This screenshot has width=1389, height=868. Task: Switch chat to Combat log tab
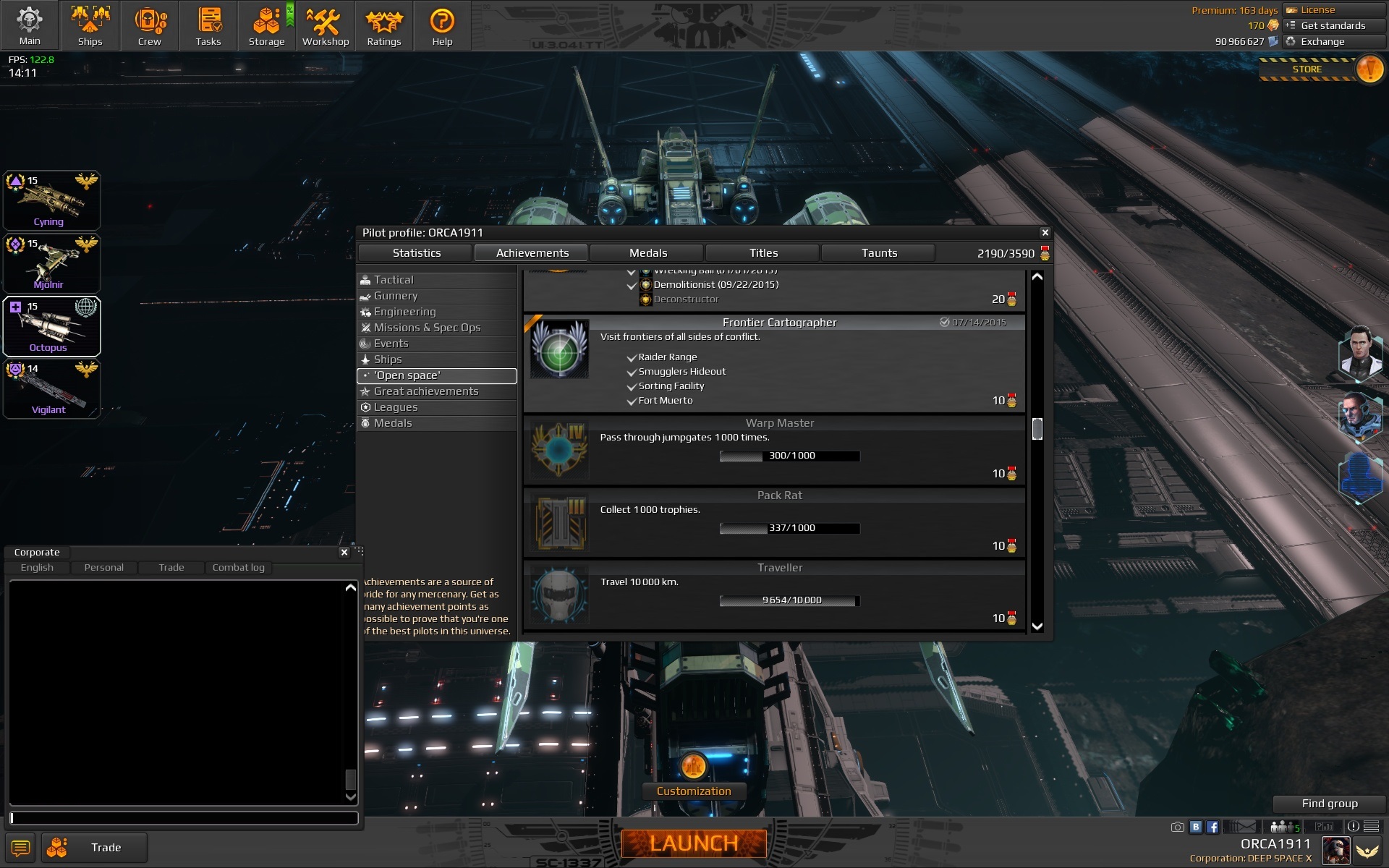(238, 568)
